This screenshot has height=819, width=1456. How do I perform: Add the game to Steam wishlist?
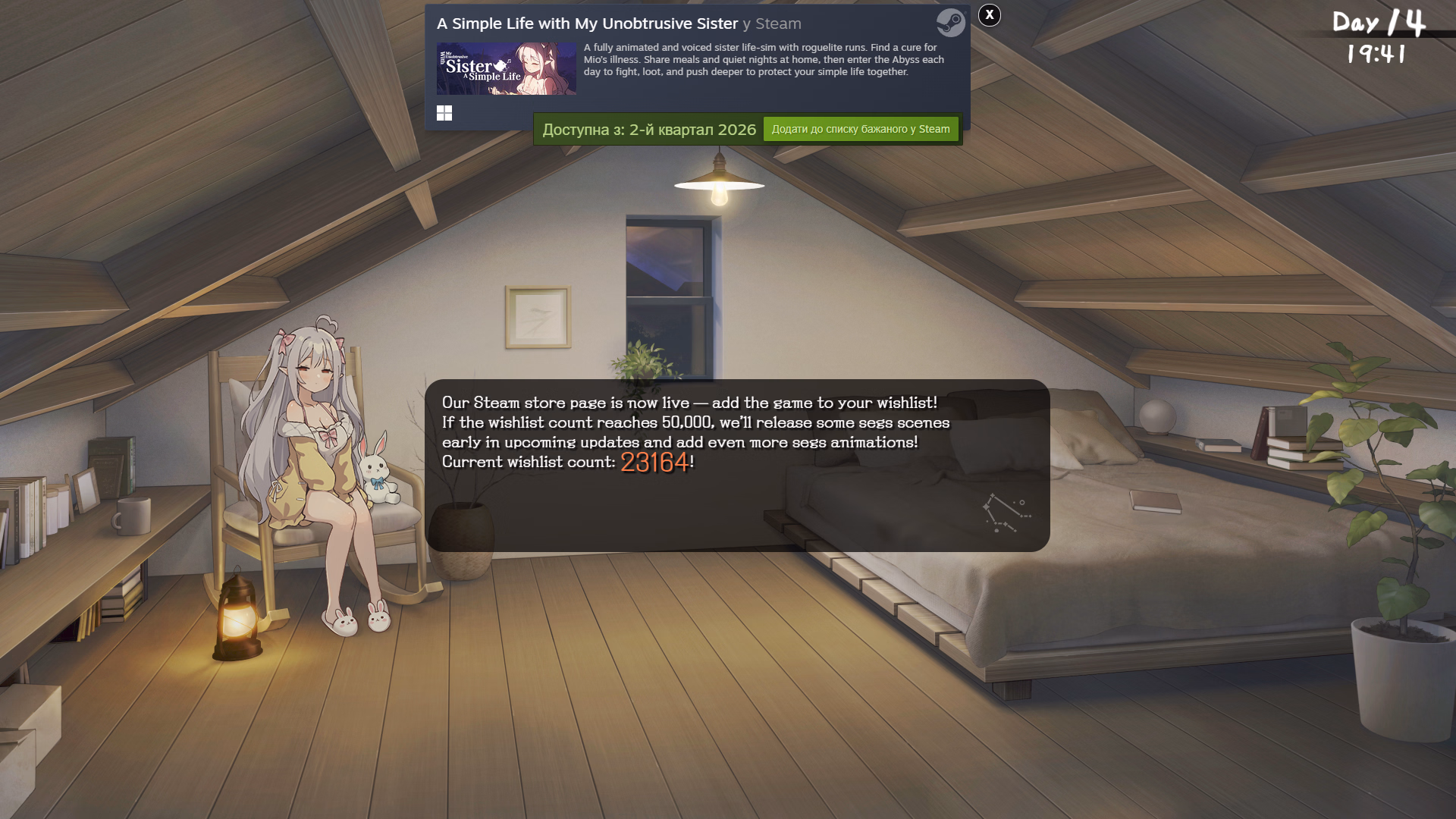coord(860,130)
